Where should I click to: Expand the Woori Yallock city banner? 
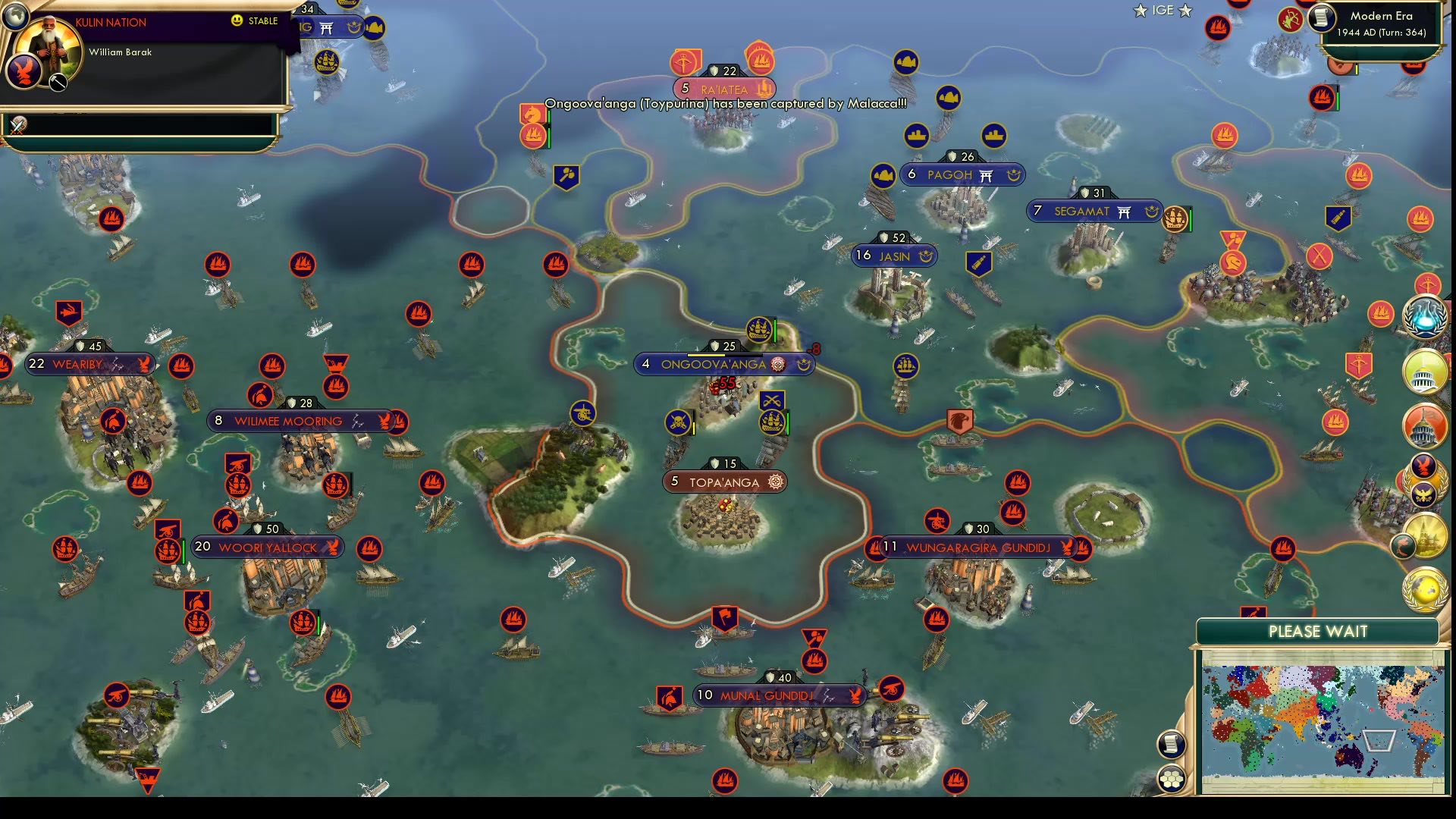[x=267, y=546]
